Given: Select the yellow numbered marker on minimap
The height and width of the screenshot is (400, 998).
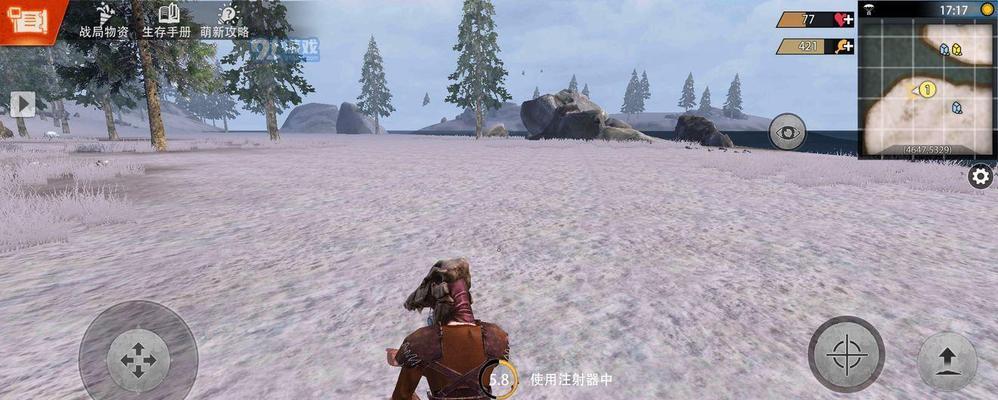Looking at the screenshot, I should pos(927,90).
